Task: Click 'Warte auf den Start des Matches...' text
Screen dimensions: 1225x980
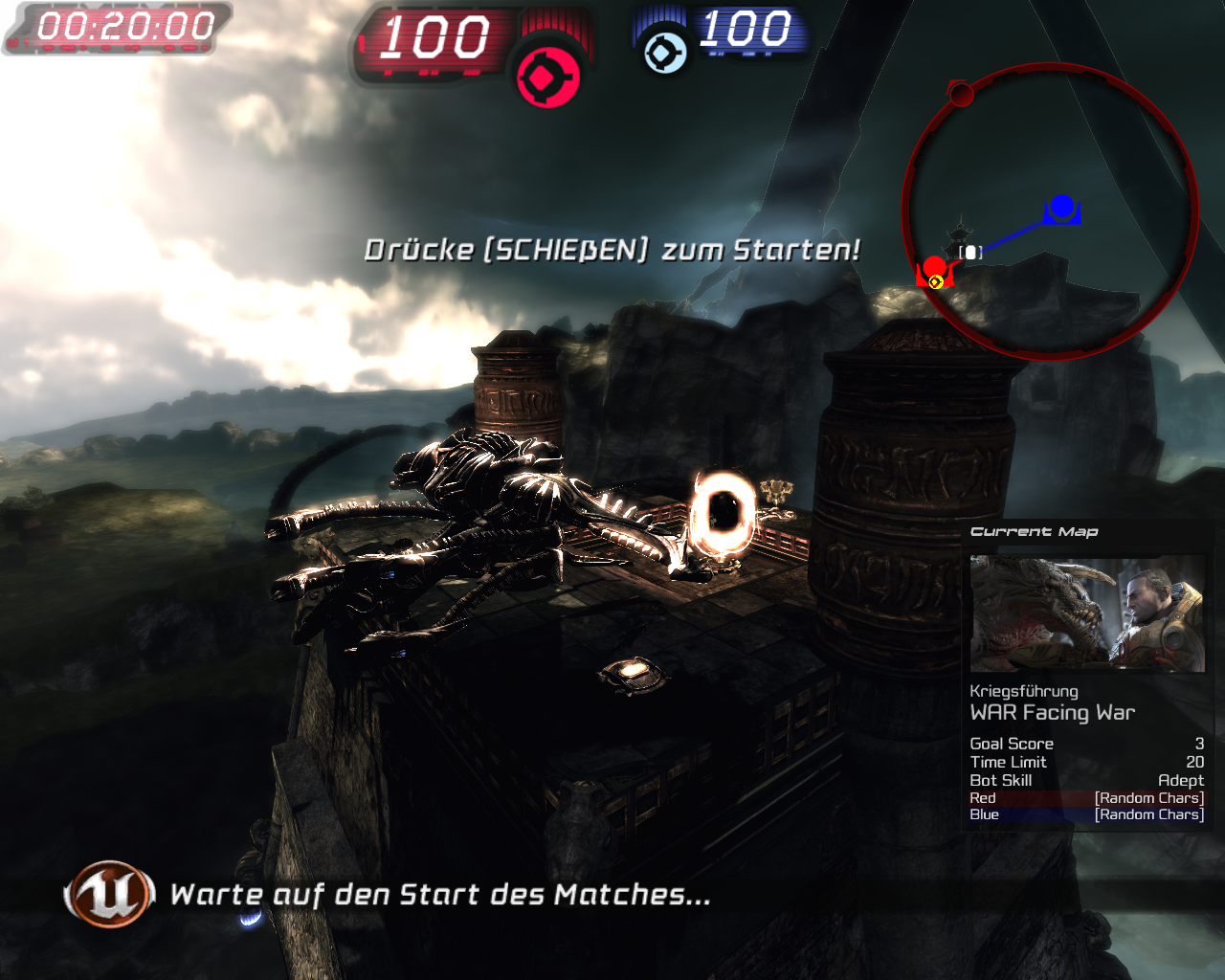Action: tap(440, 896)
